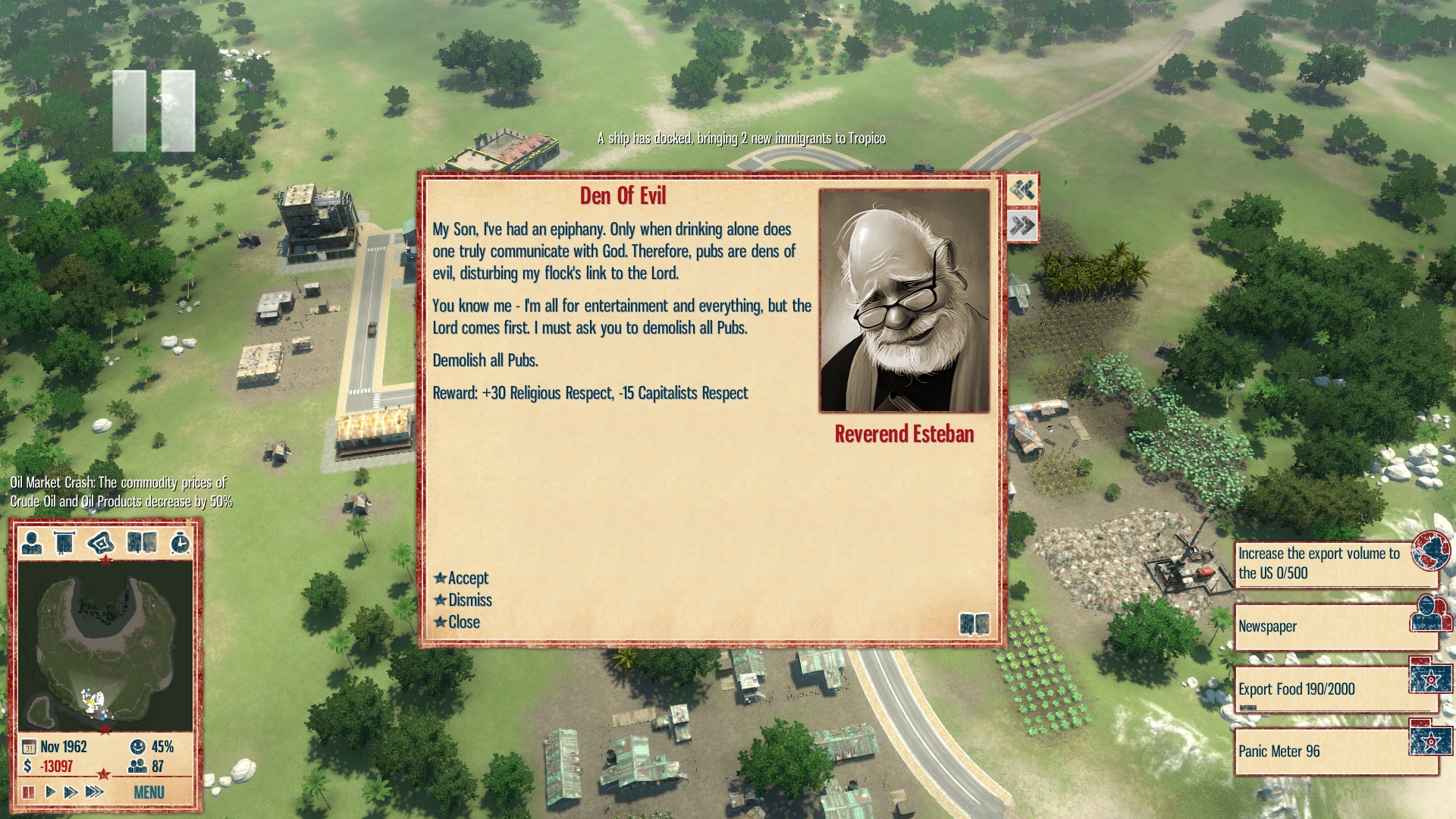
Task: Select the island overlay icon above minimap
Action: (x=101, y=543)
